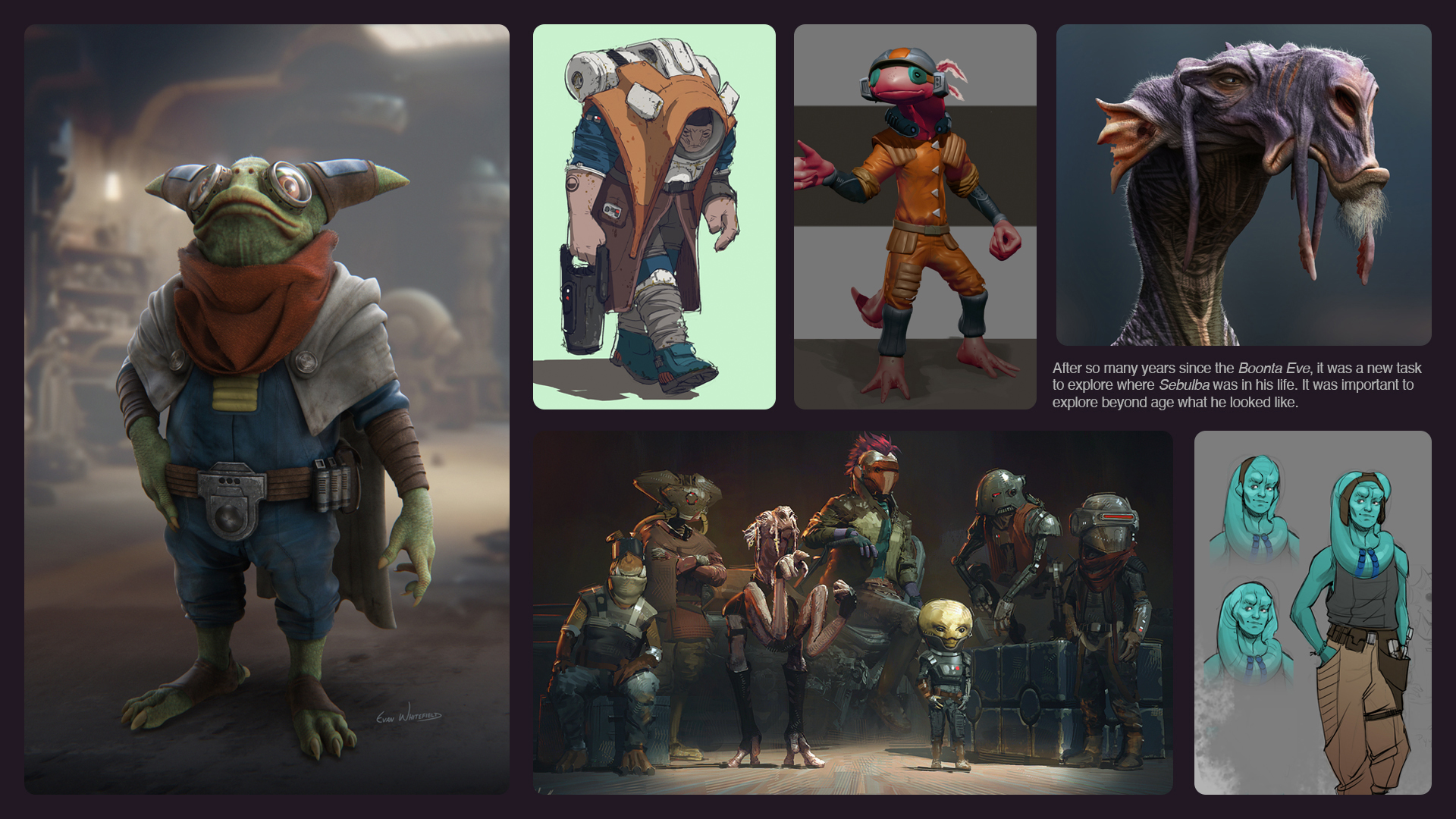Open the green frog alien with goggles artwork
The height and width of the screenshot is (819, 1456).
tap(267, 409)
